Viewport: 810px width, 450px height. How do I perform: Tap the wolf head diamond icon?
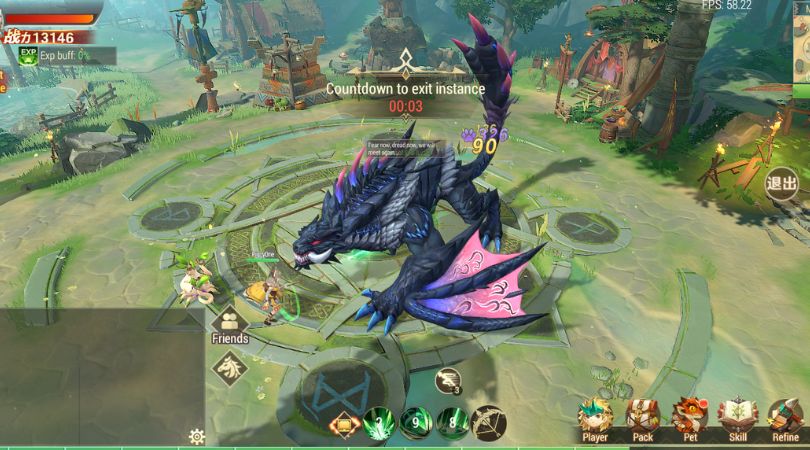pyautogui.click(x=230, y=369)
